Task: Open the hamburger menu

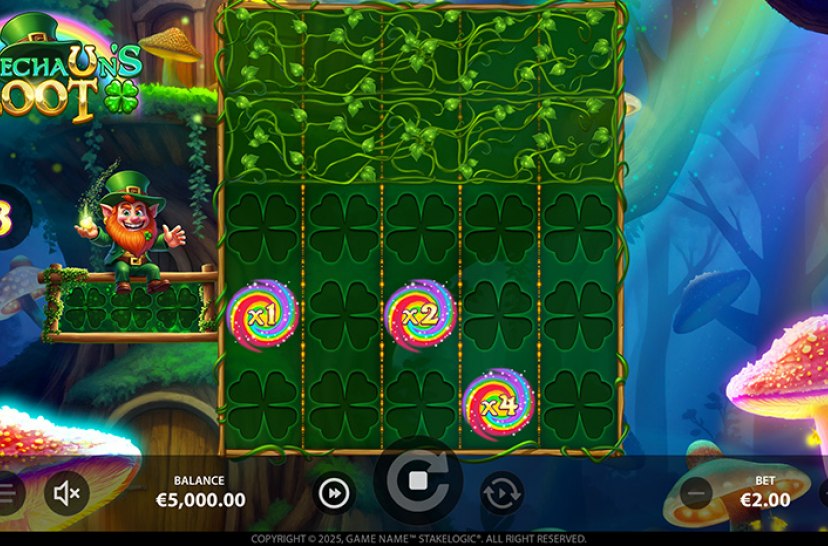Action: pos(6,492)
